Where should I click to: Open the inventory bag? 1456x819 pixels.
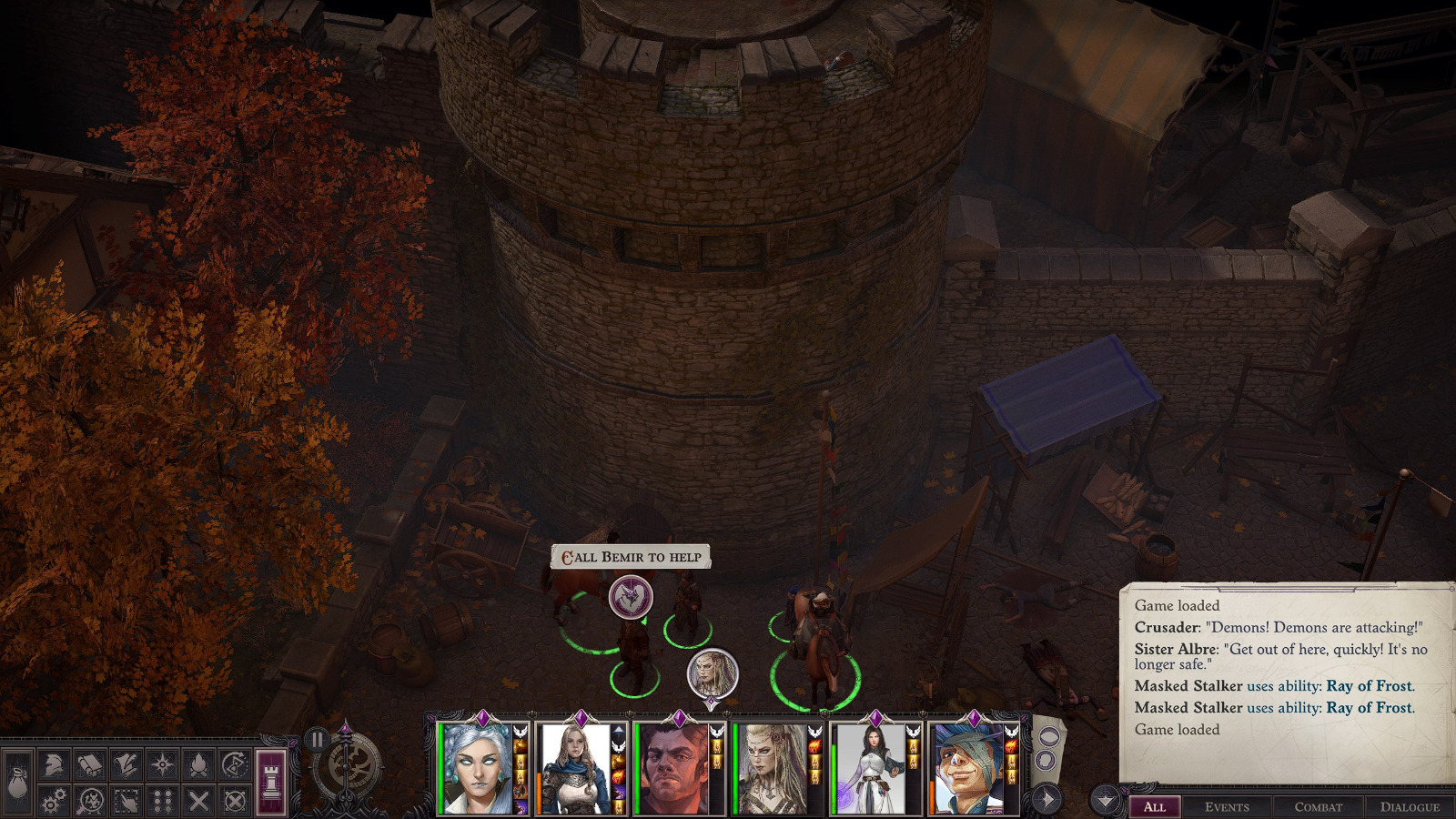pos(17,783)
